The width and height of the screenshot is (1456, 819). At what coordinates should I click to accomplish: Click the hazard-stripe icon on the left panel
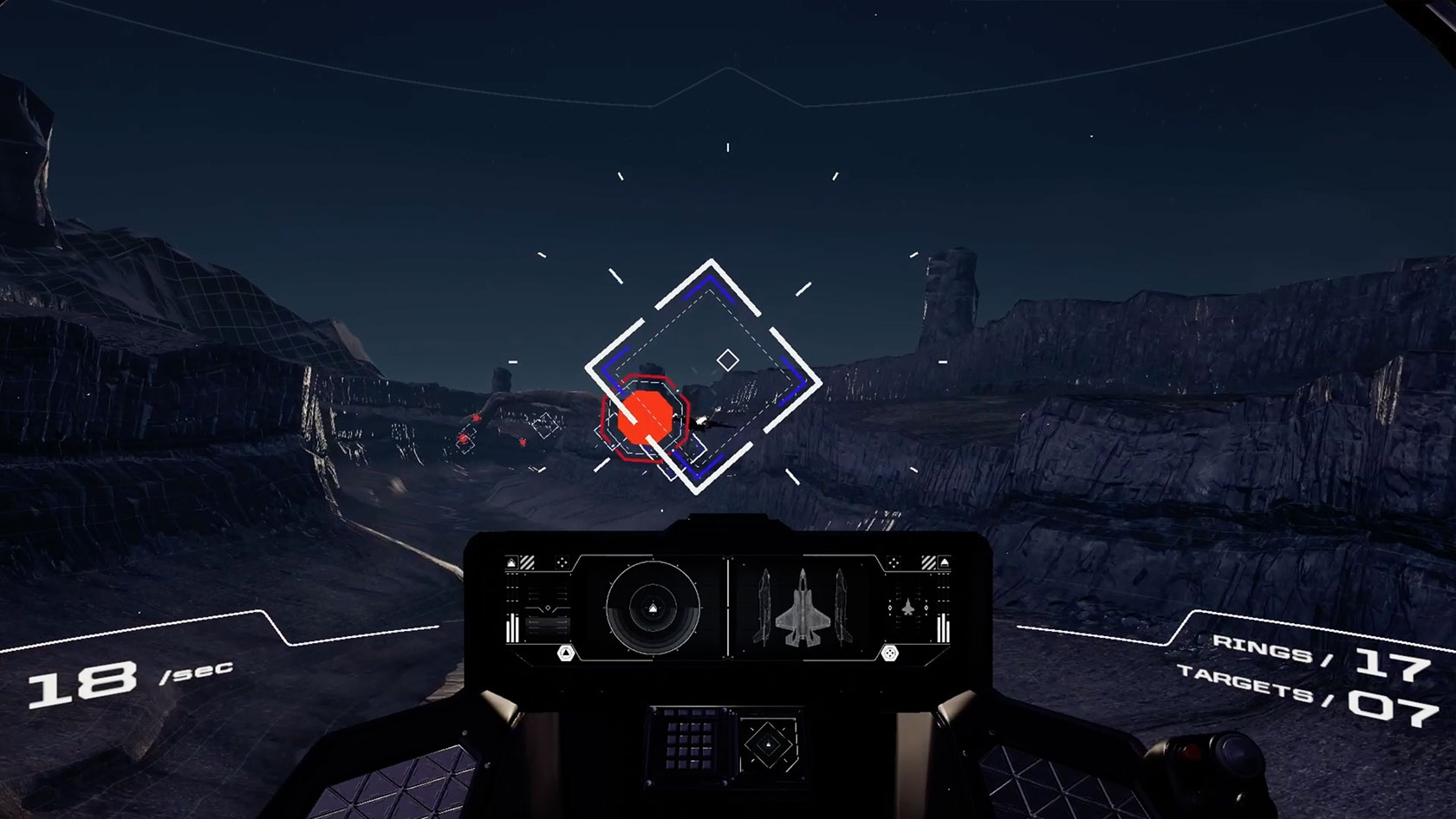527,562
